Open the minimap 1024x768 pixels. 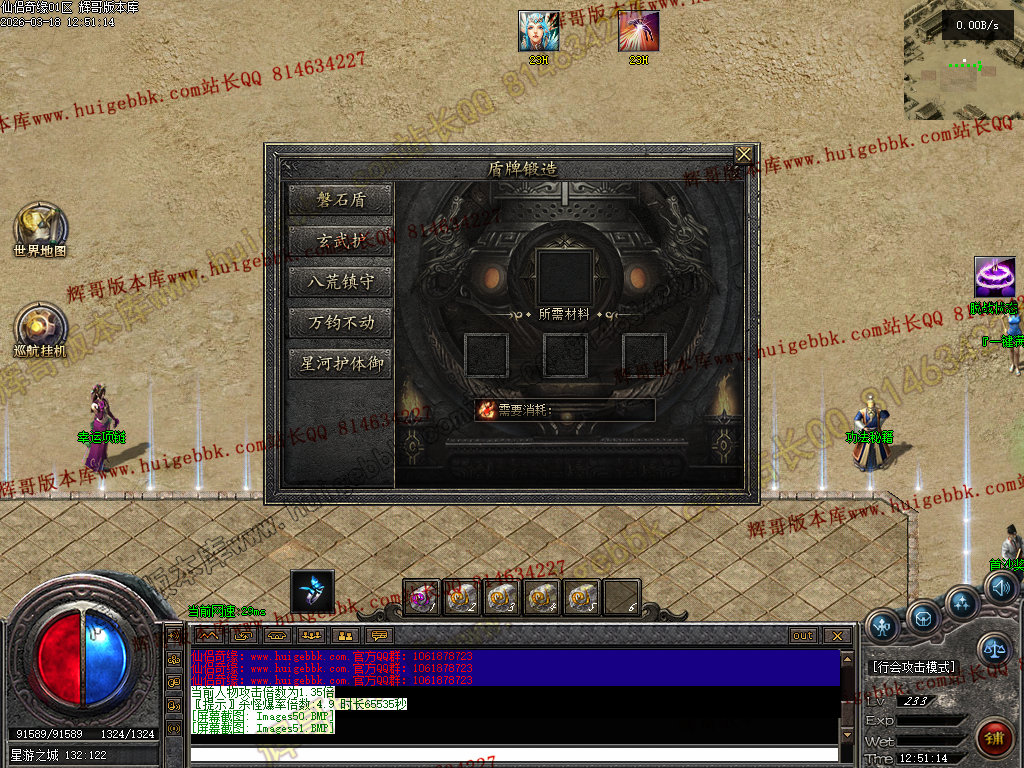[963, 62]
